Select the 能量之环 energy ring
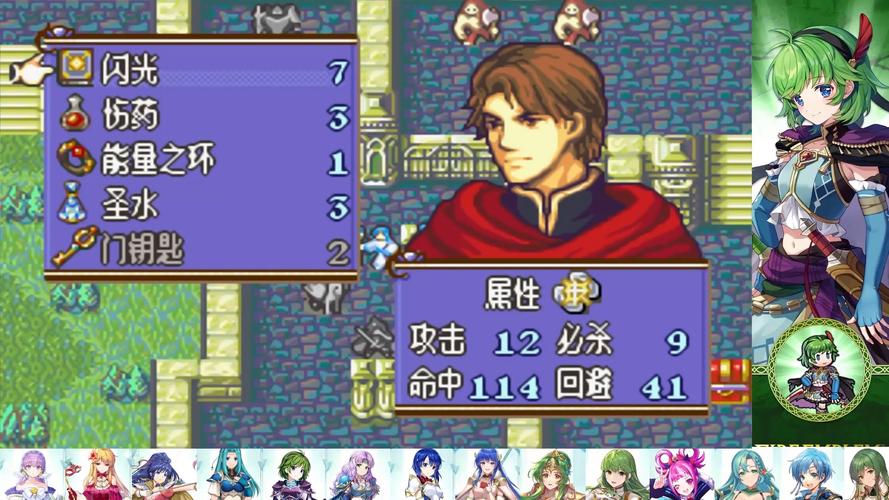The width and height of the screenshot is (889, 500). [x=158, y=160]
